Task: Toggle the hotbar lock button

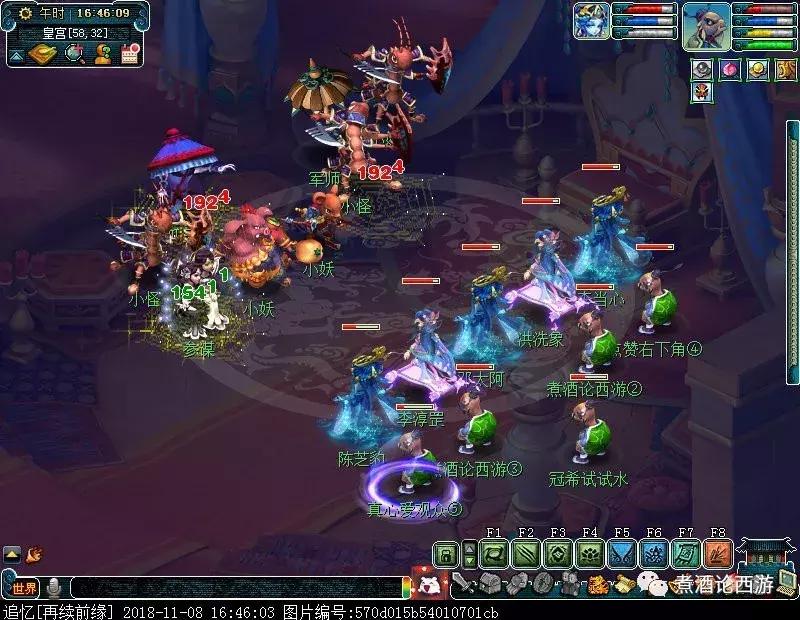Action: coord(447,554)
